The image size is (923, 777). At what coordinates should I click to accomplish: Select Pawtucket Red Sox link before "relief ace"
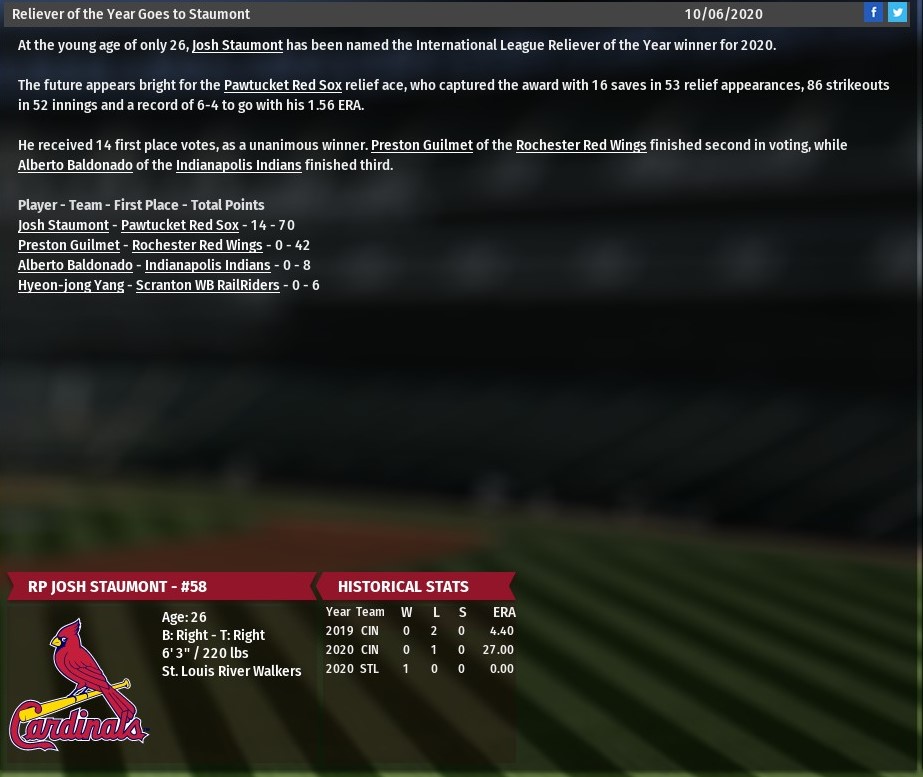(282, 85)
